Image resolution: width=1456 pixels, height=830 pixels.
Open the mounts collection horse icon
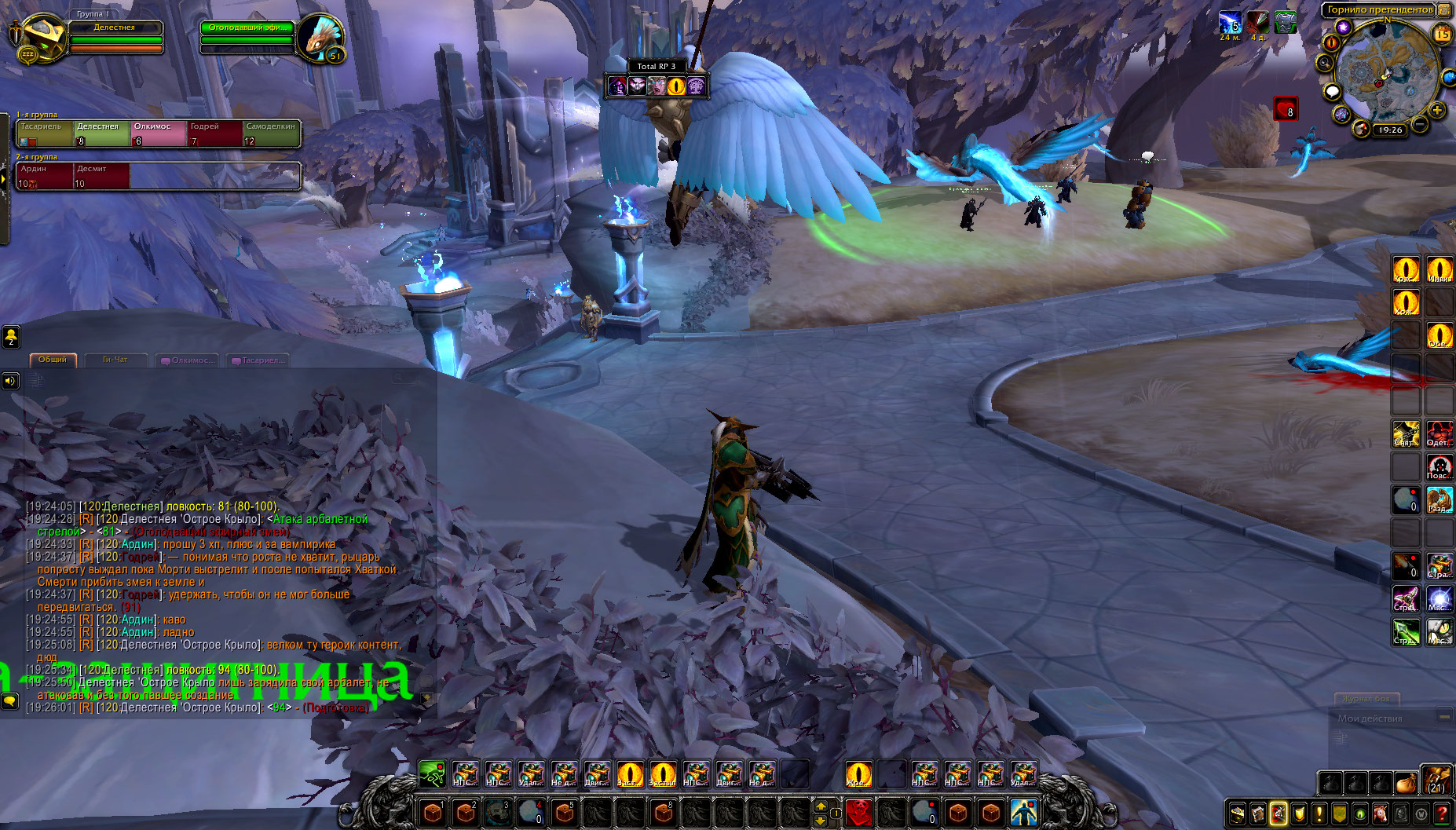pyautogui.click(x=1381, y=814)
